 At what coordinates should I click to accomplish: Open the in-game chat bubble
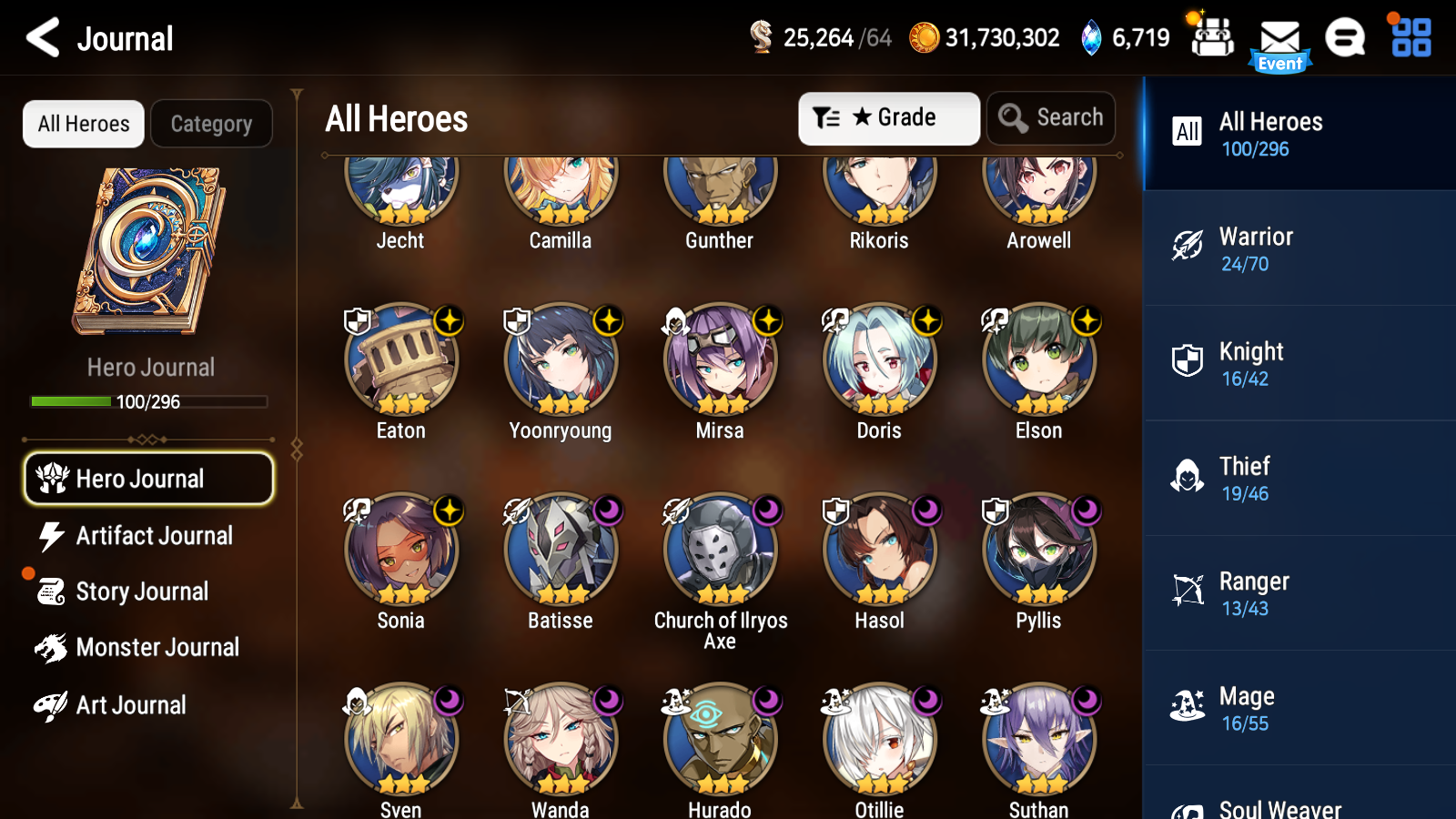pyautogui.click(x=1345, y=38)
